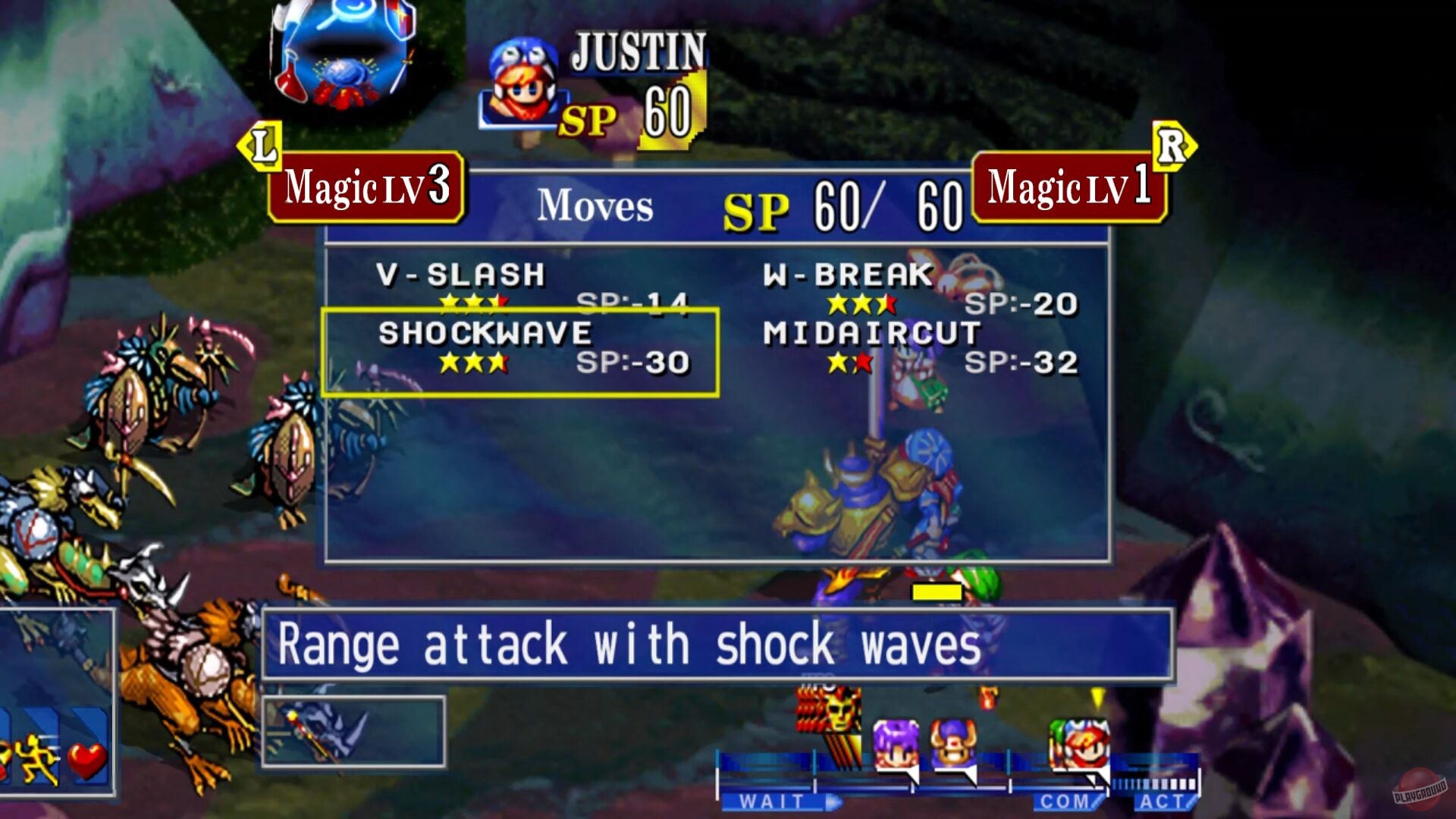The width and height of the screenshot is (1456, 819).
Task: Click the red heart icon at bottom left
Action: coord(87,759)
